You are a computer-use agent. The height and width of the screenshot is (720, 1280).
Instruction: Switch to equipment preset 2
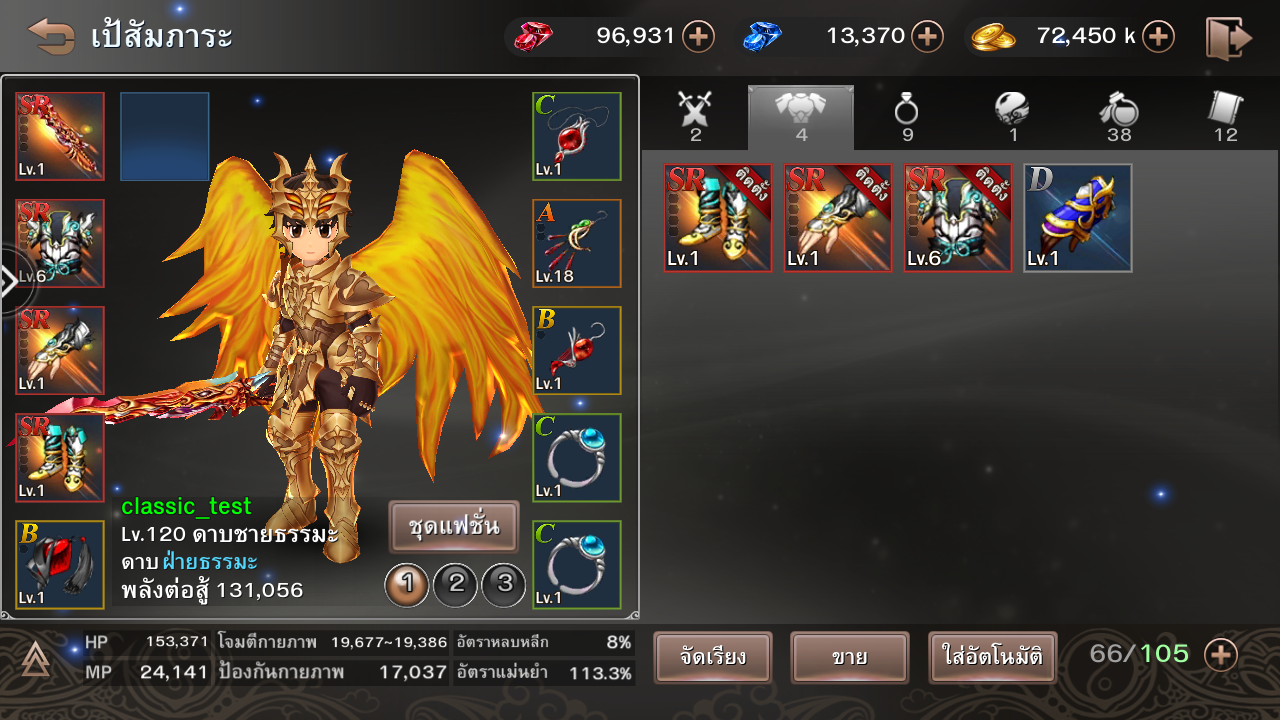456,584
